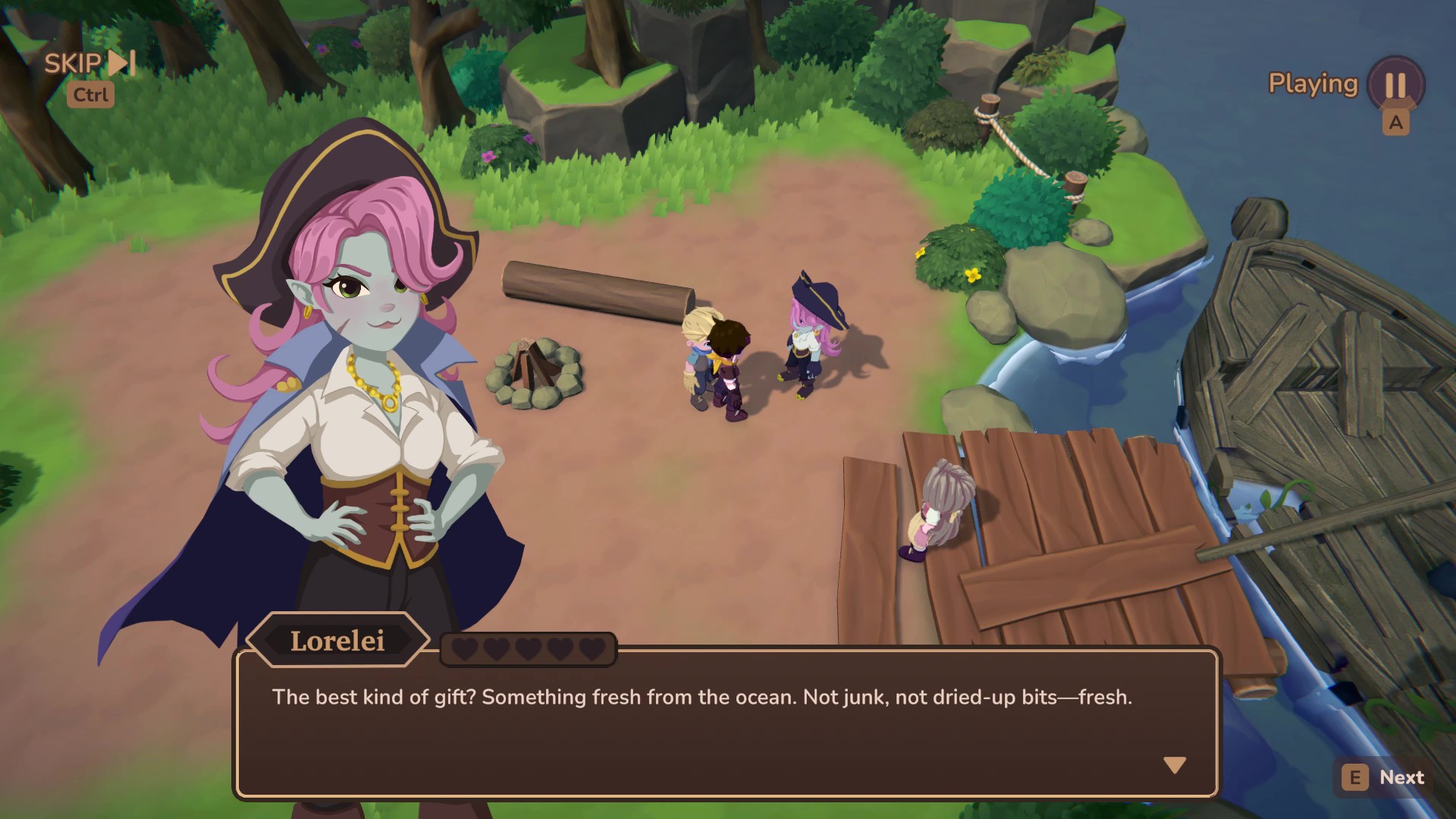
Task: Click the dialogue box continue arrow
Action: (x=1175, y=765)
